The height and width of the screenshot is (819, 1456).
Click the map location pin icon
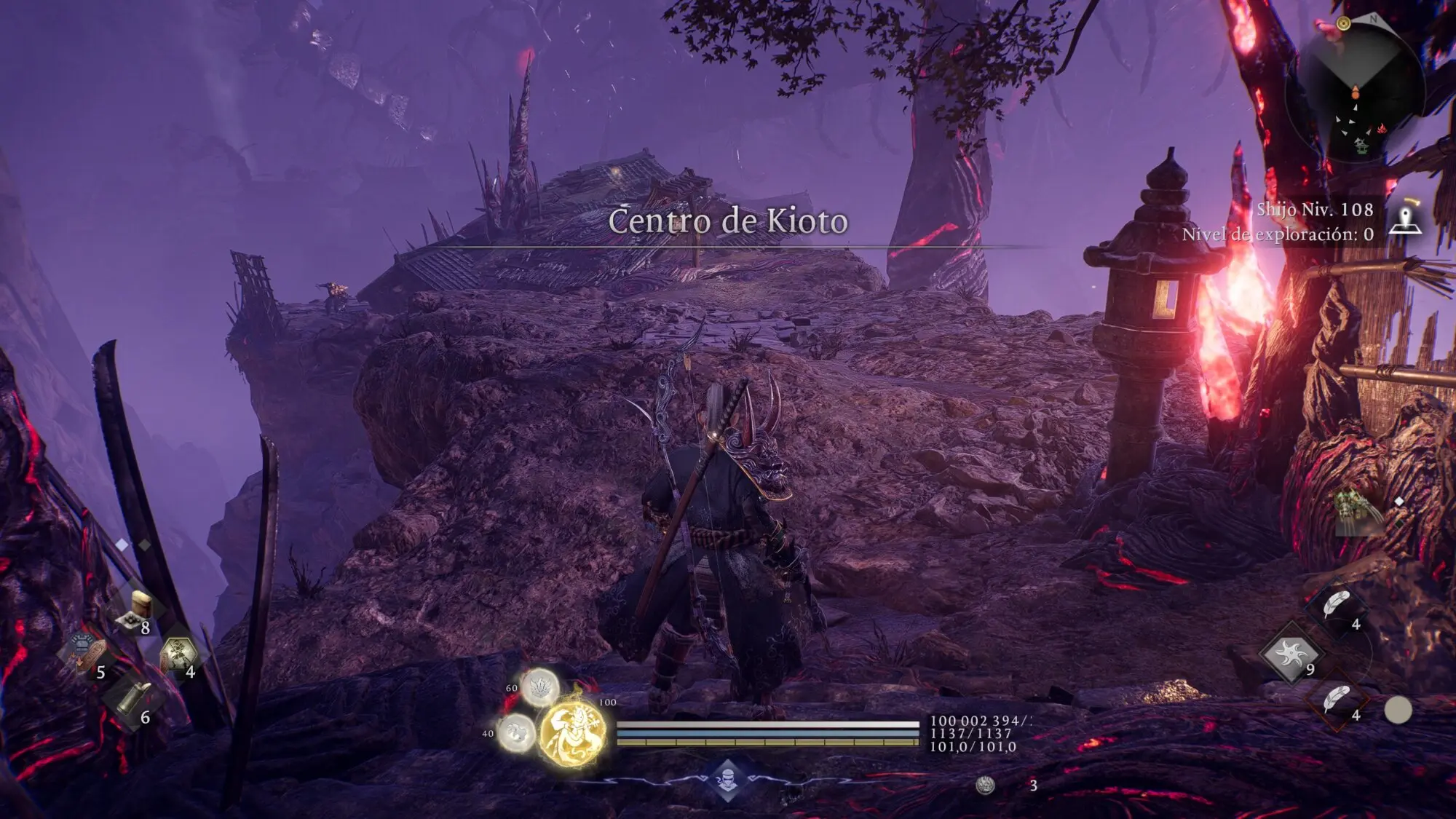click(x=1405, y=219)
